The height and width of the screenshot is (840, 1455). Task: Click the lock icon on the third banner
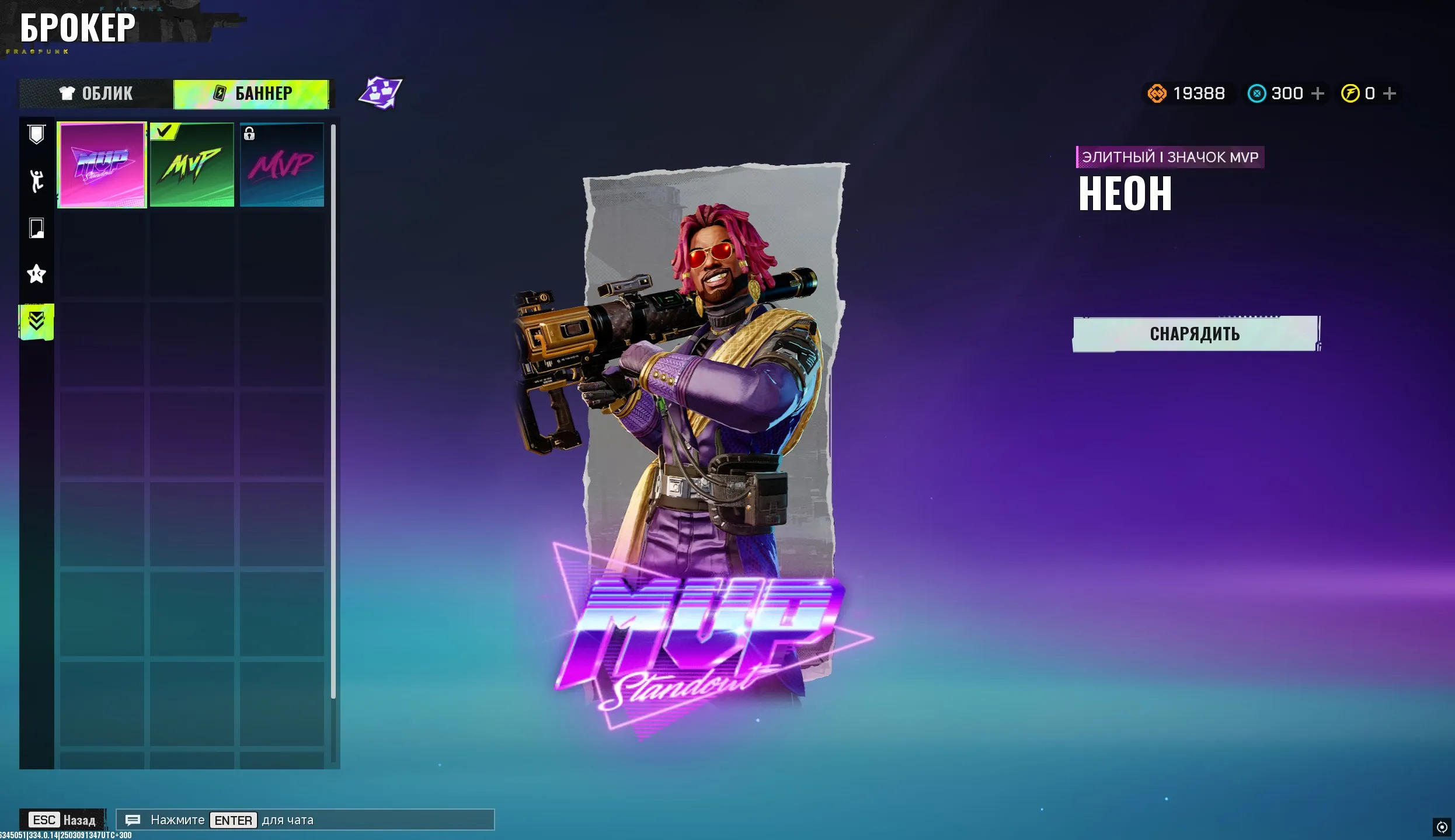coord(250,134)
